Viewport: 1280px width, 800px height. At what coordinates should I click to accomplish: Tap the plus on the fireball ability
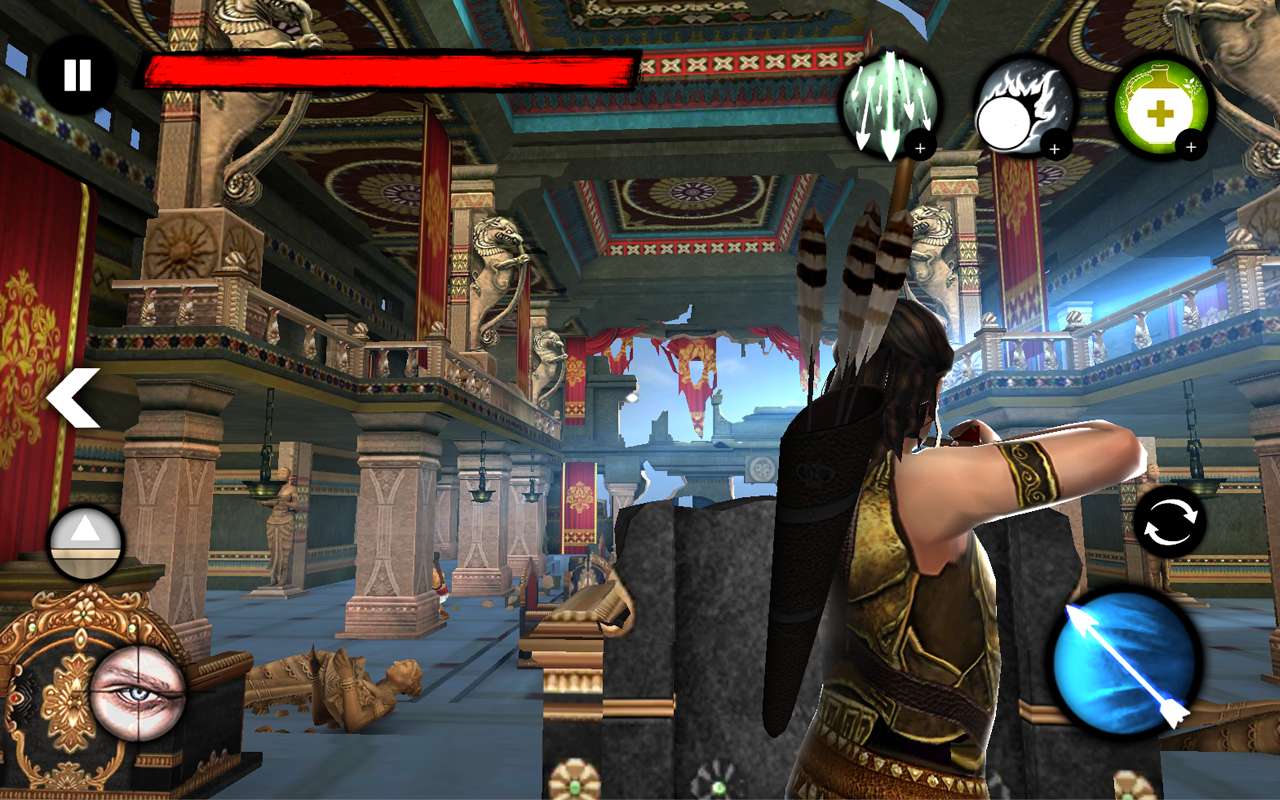(1053, 150)
